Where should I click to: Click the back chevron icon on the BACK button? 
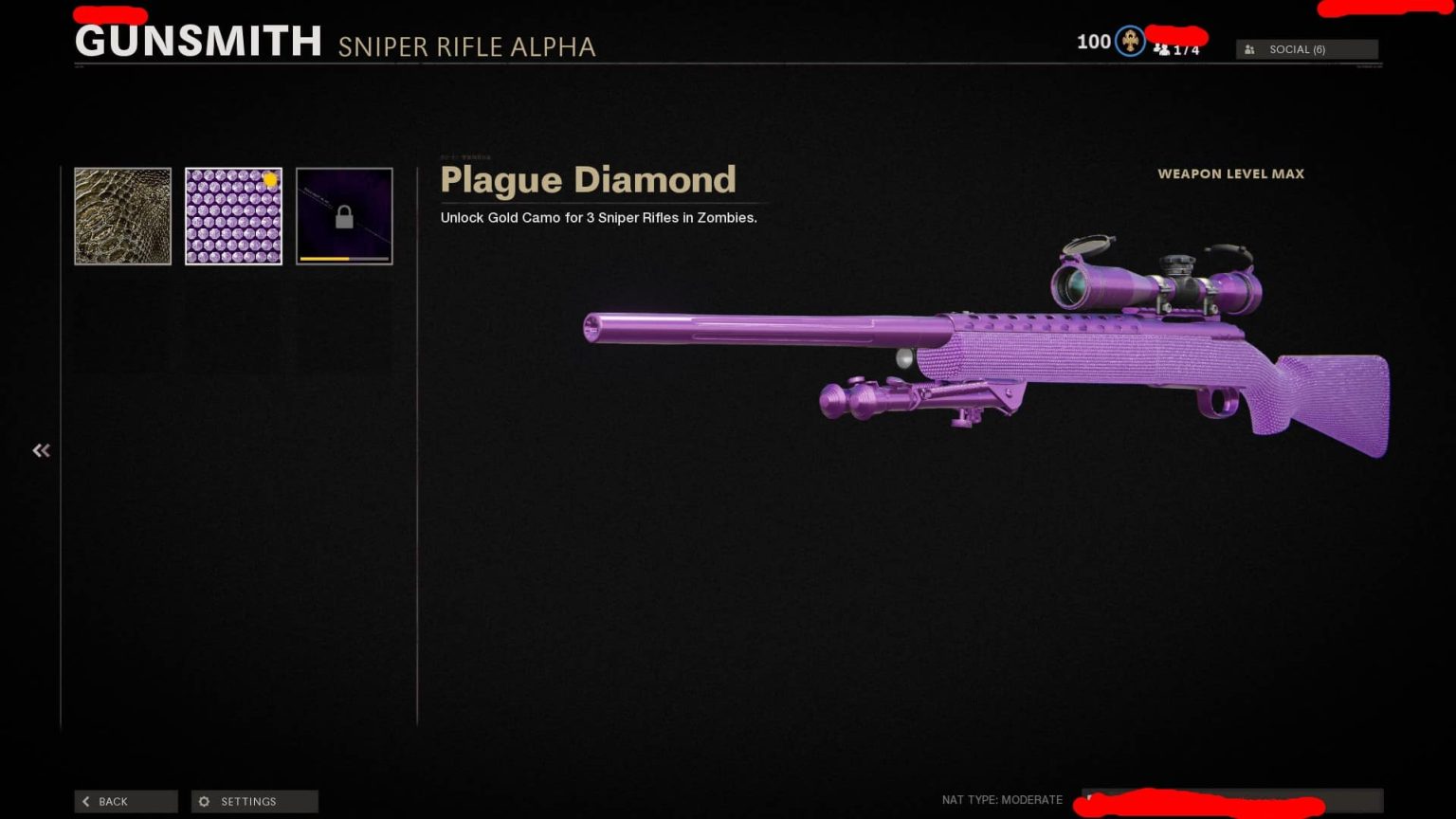[86, 801]
